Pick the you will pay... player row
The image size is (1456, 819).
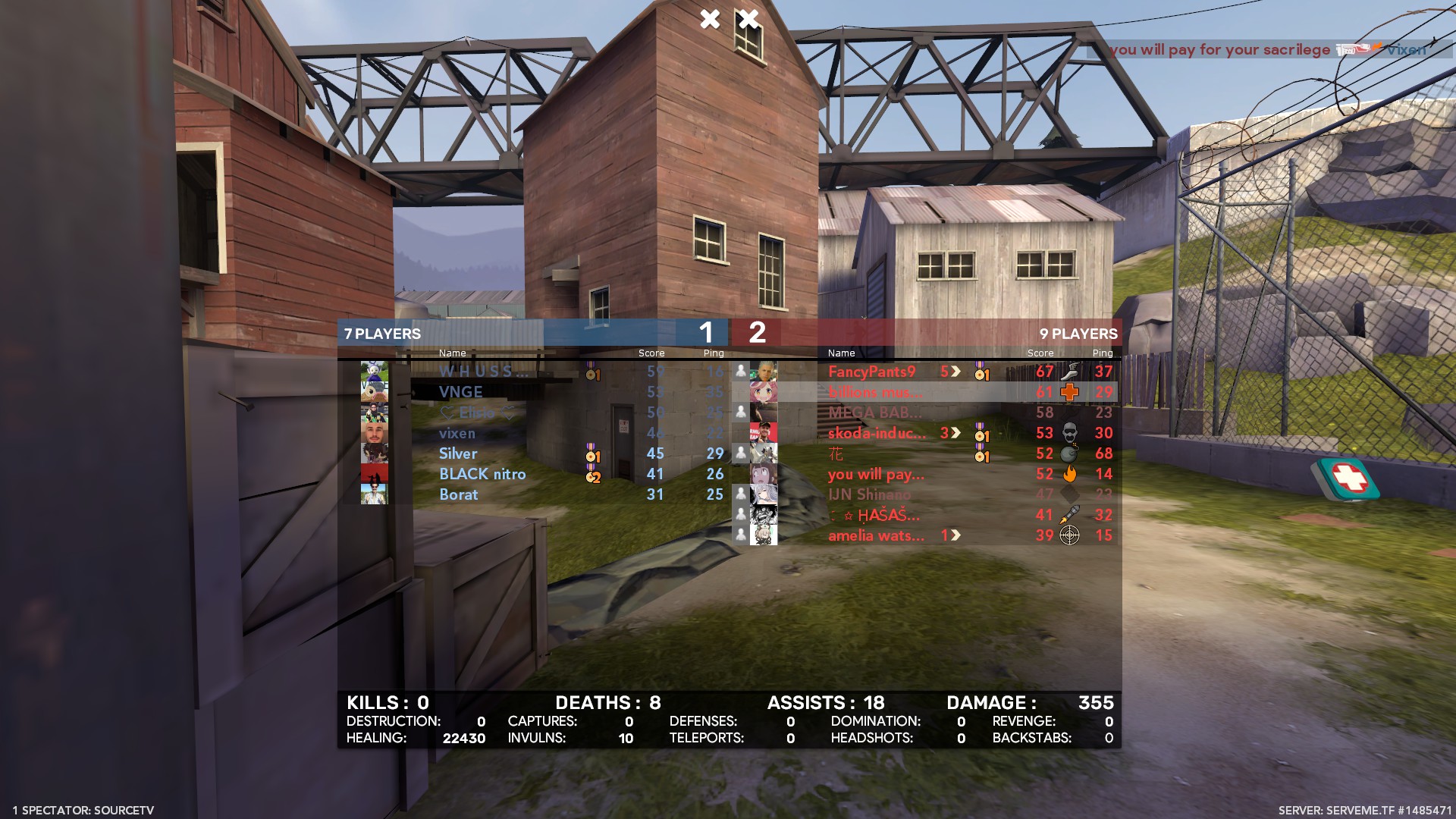(x=876, y=474)
